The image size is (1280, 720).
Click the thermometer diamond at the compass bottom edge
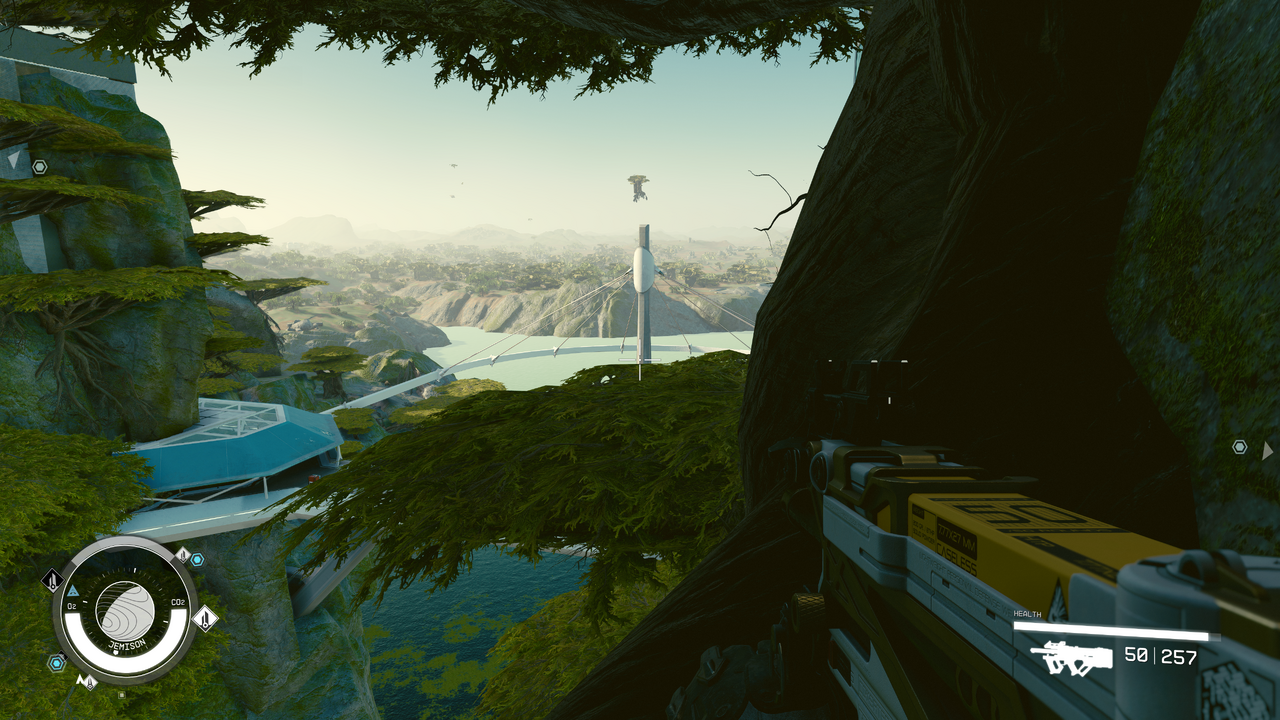tap(88, 681)
